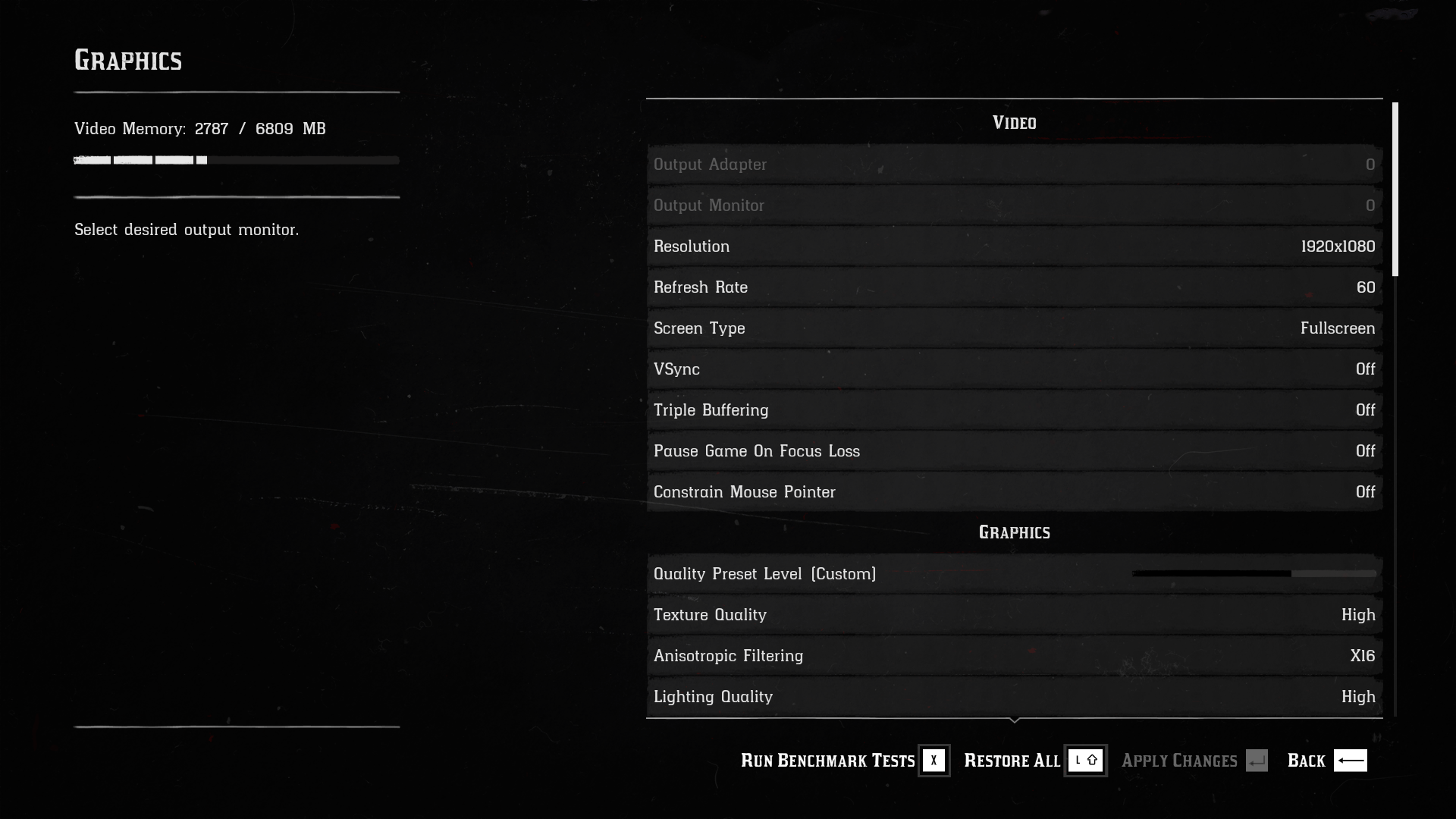Click Apply Changes
The width and height of the screenshot is (1456, 819).
[1194, 761]
